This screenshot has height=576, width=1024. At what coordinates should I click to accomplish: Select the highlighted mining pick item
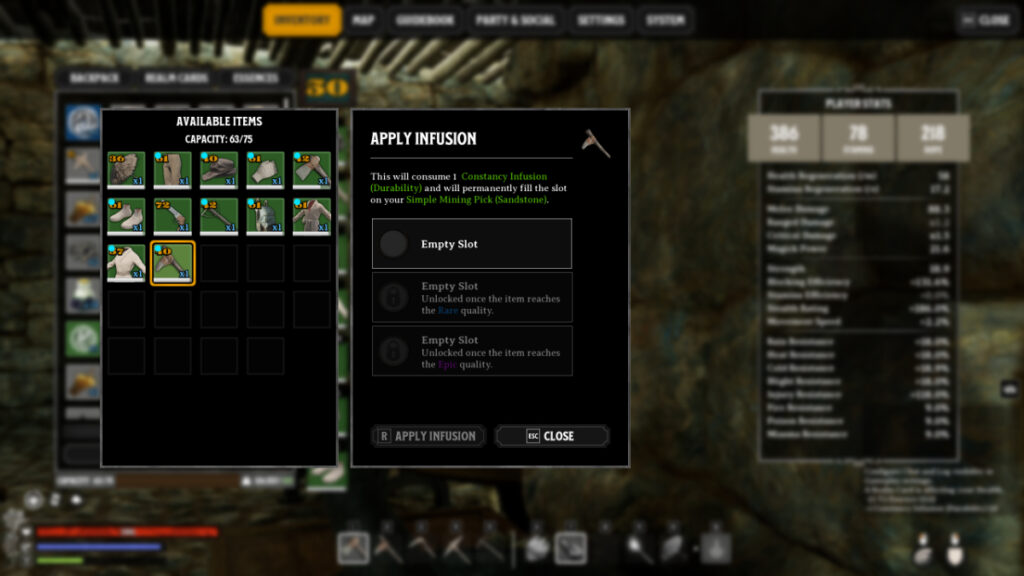172,263
